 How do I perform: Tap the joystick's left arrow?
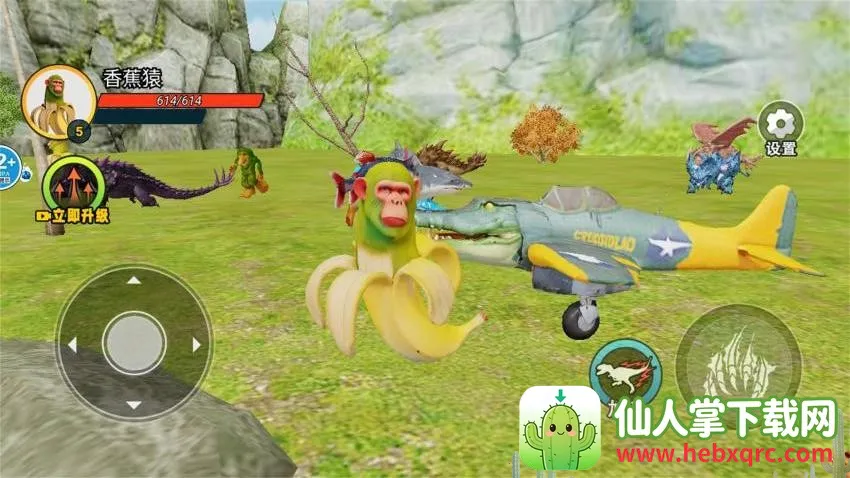72,345
